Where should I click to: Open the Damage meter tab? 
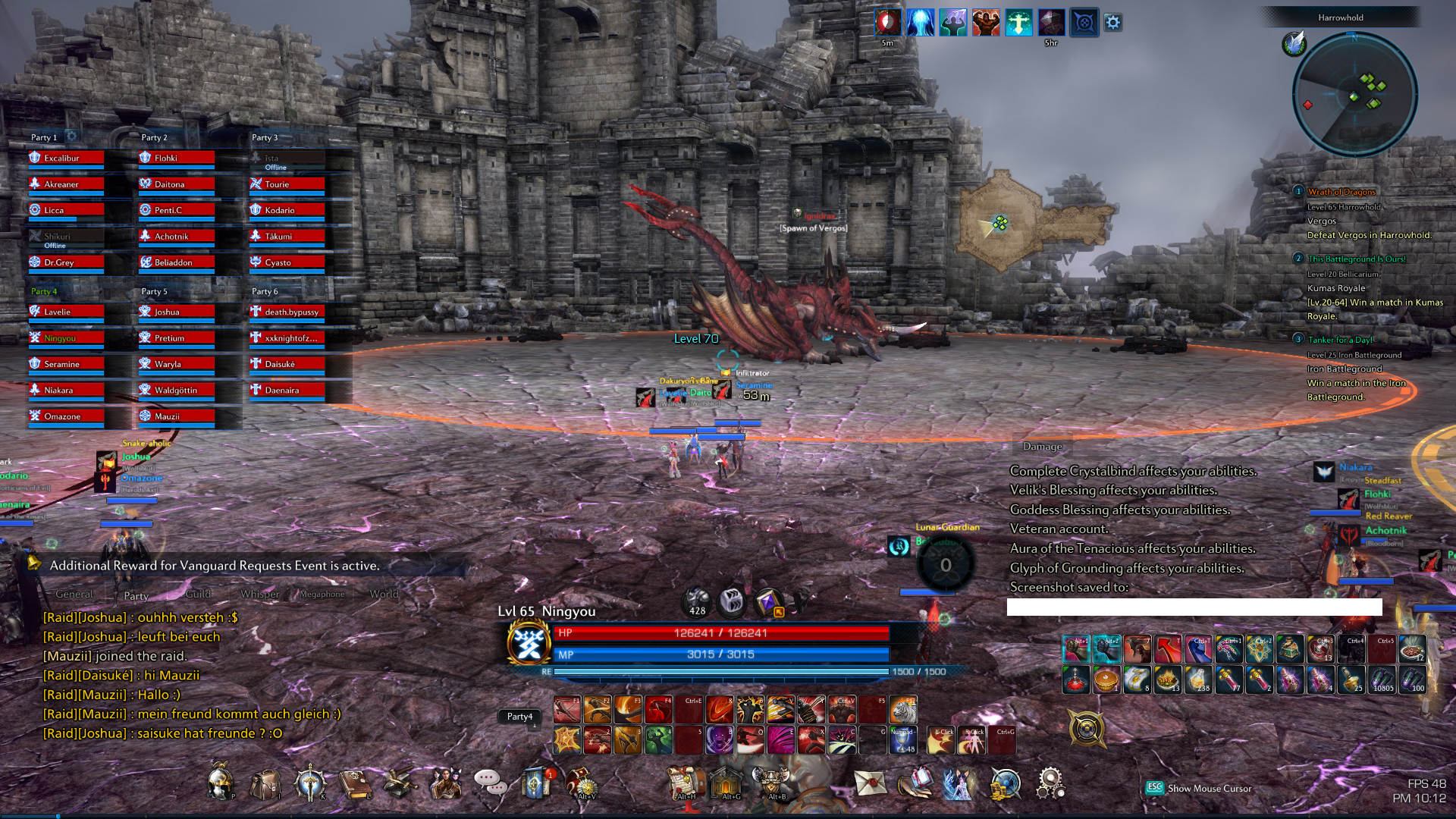coord(1042,447)
